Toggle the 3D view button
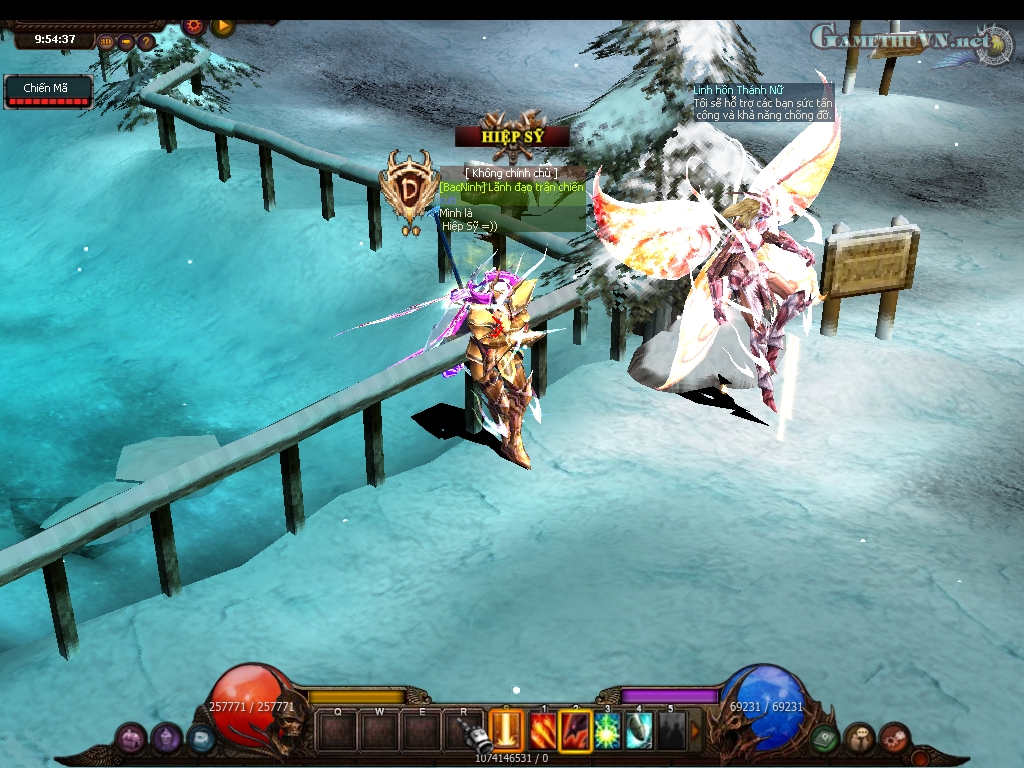The width and height of the screenshot is (1024, 768). click(107, 42)
